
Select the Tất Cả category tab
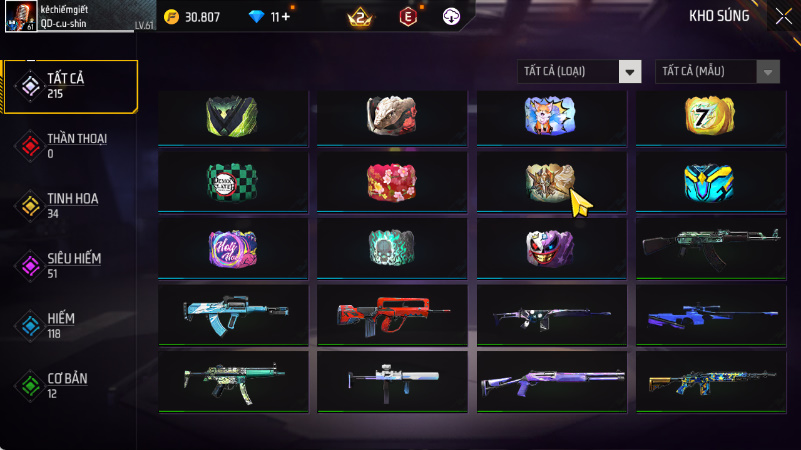tap(72, 85)
